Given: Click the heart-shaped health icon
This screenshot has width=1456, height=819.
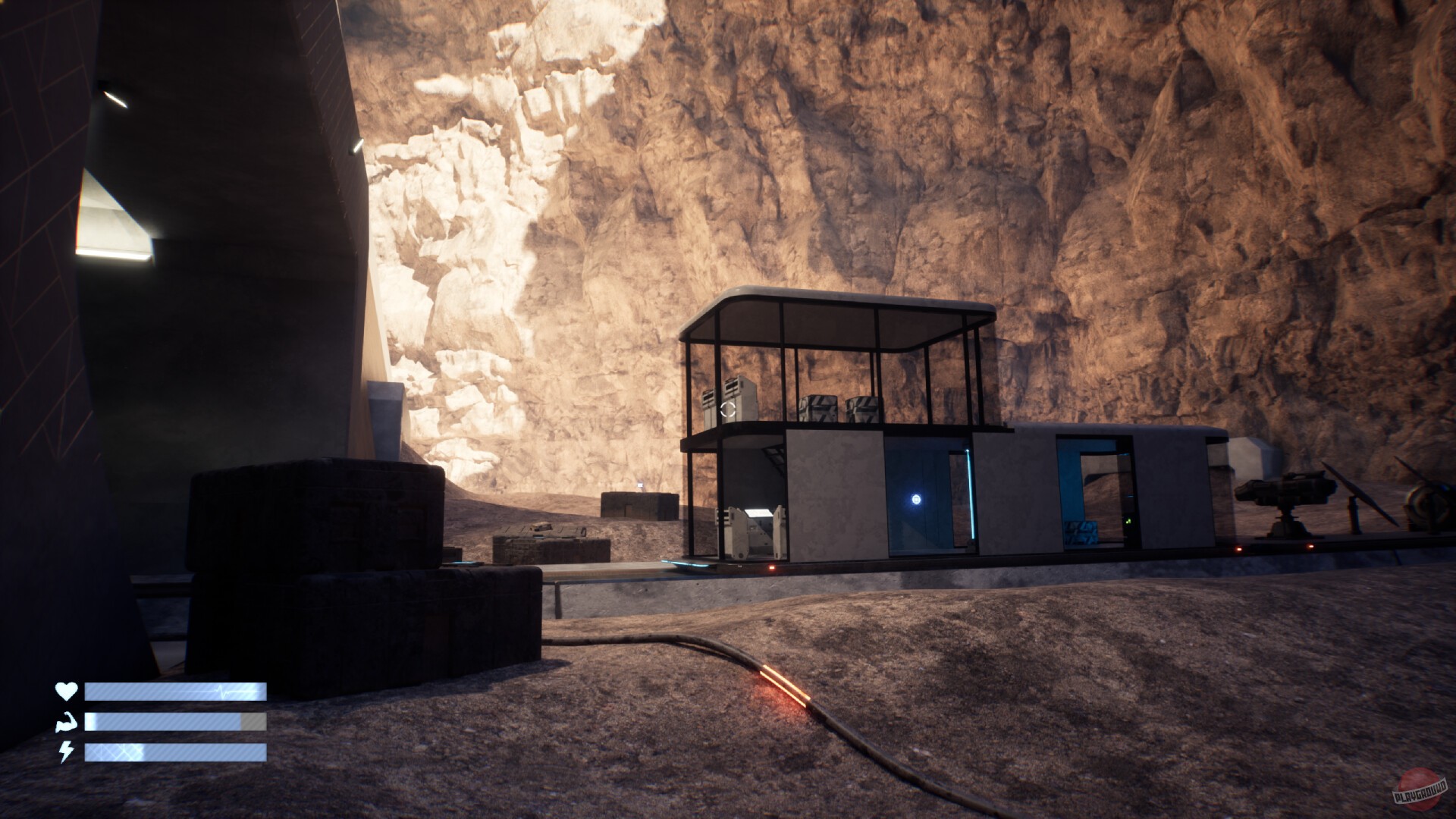Looking at the screenshot, I should (x=64, y=691).
